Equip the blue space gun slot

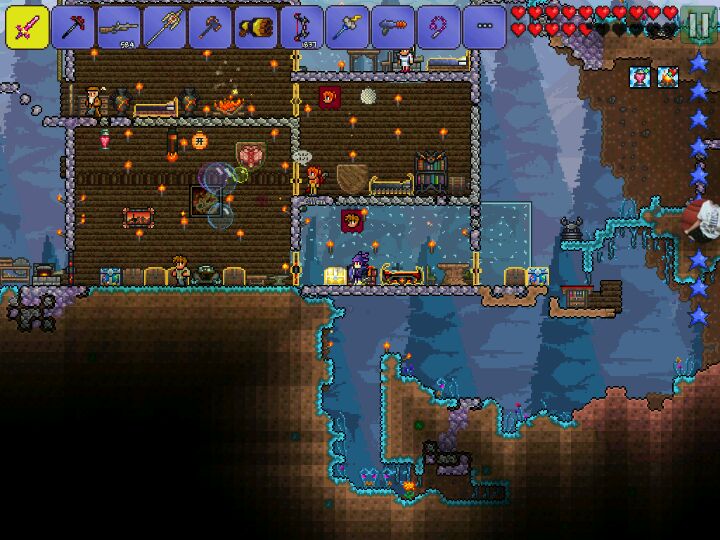point(393,27)
